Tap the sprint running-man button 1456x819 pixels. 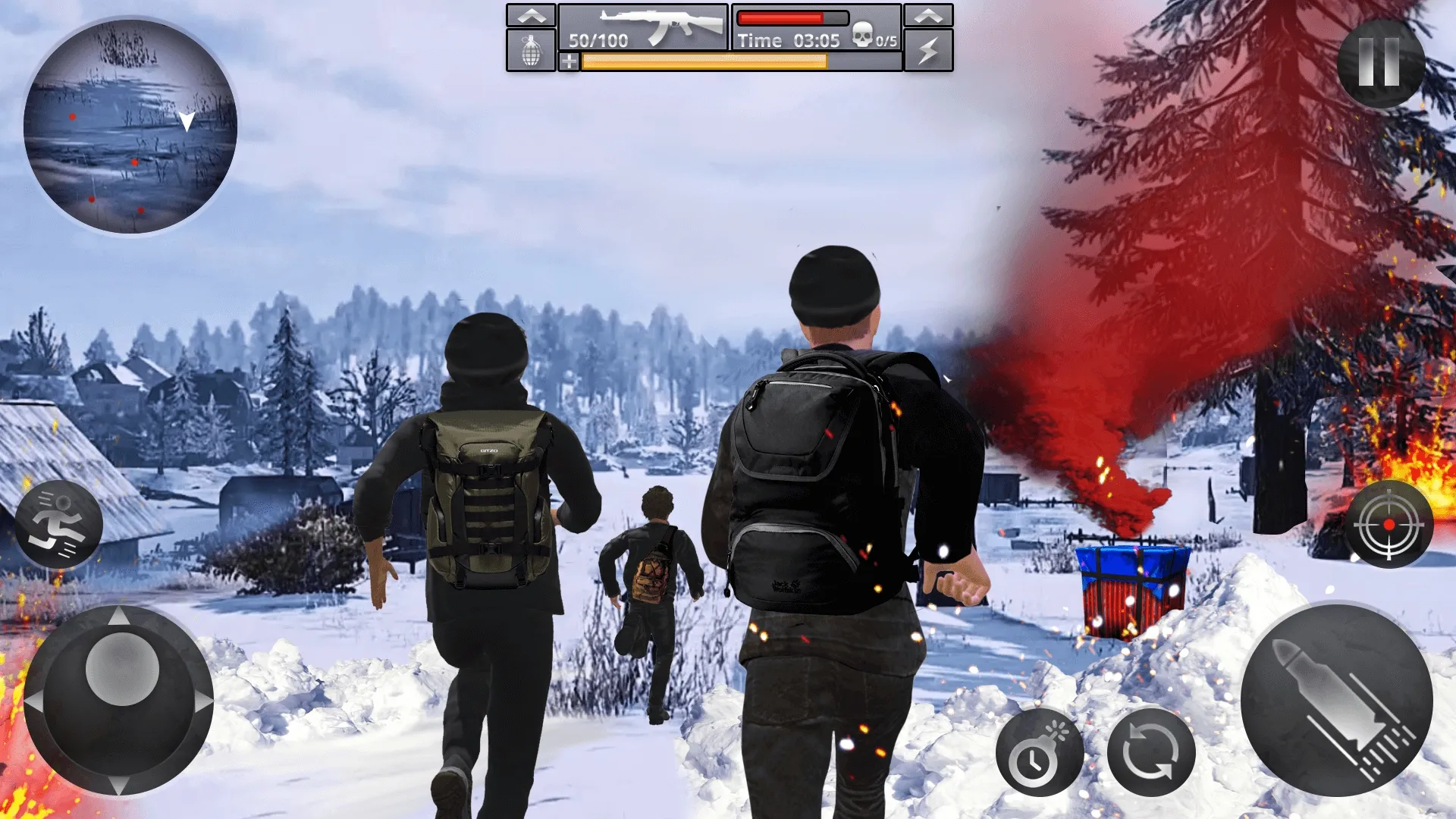tap(59, 524)
